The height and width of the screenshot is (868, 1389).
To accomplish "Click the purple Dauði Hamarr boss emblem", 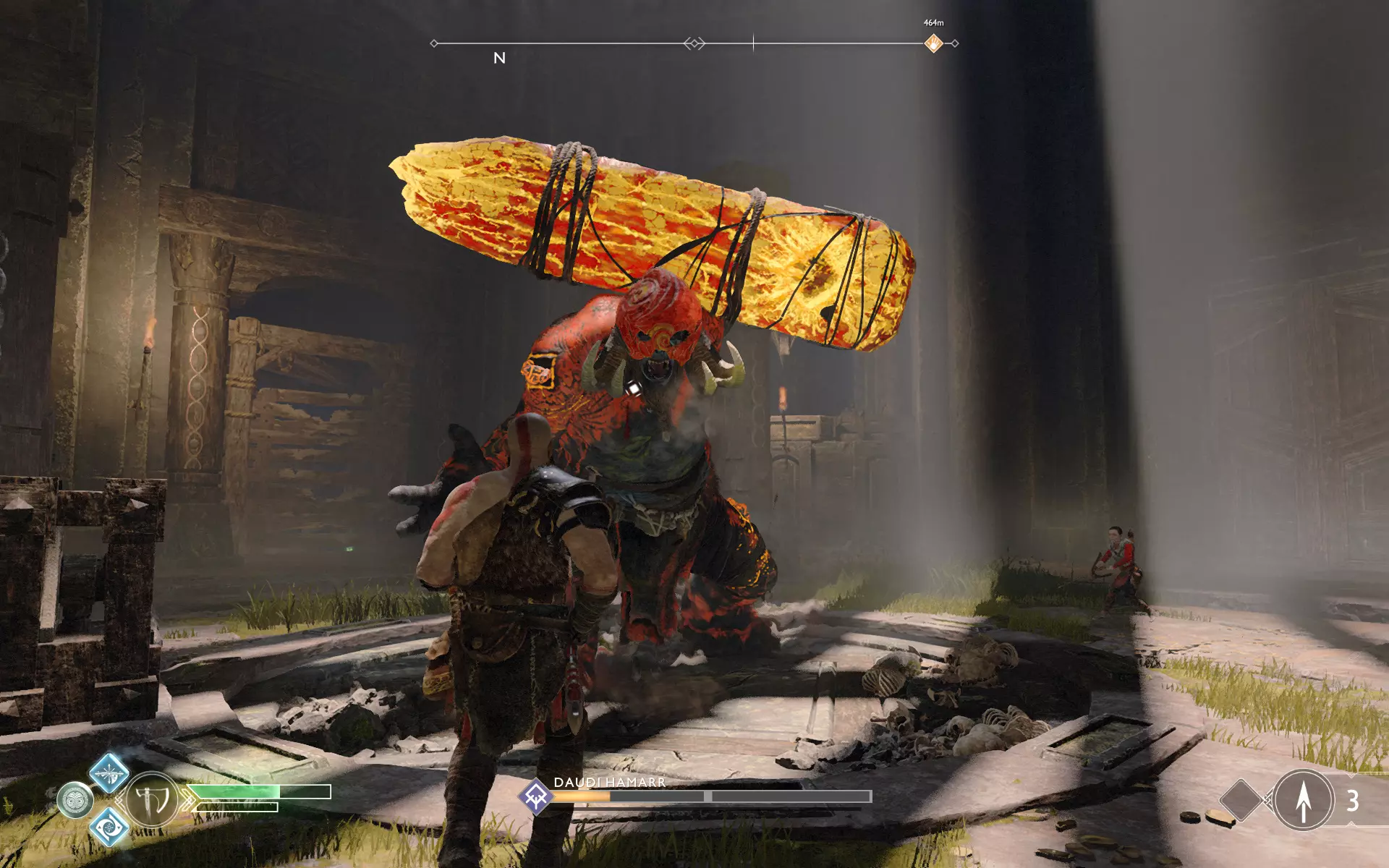I will [x=536, y=796].
